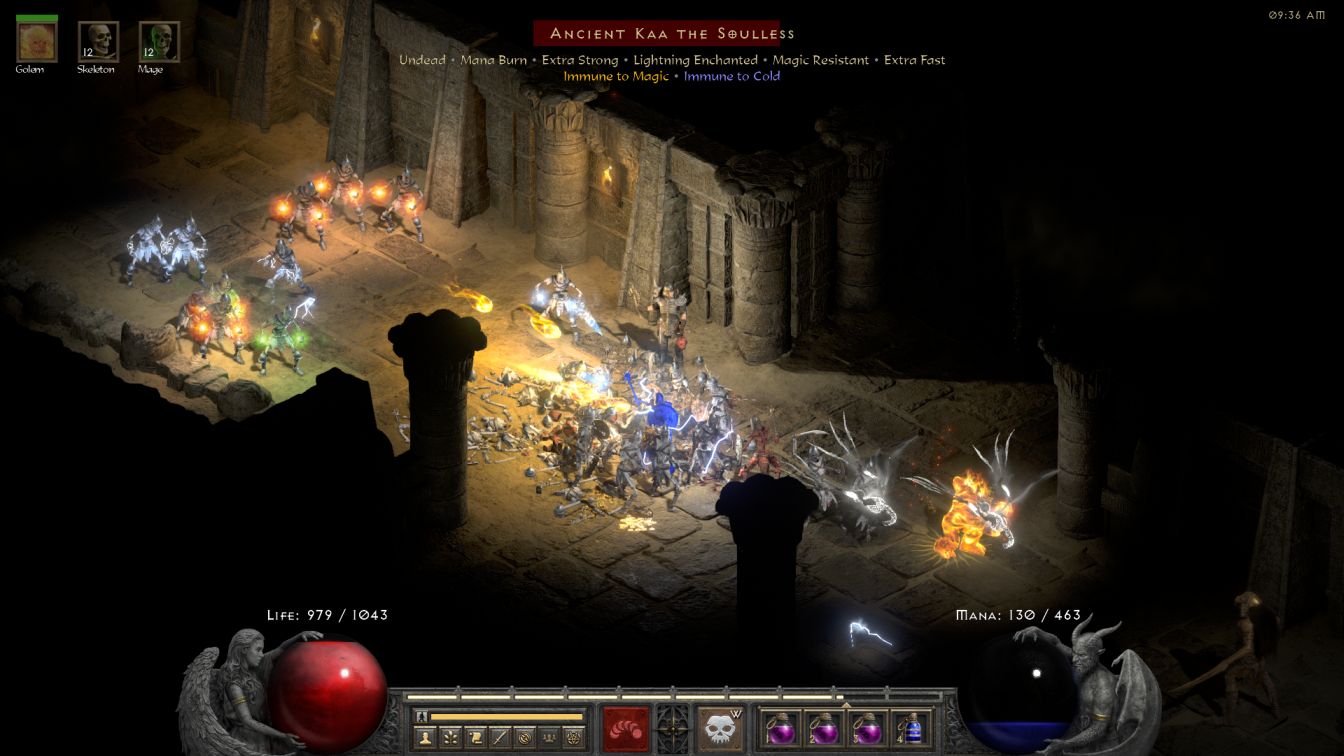This screenshot has height=756, width=1344.
Task: Open the quest log scroll icon
Action: 475,738
